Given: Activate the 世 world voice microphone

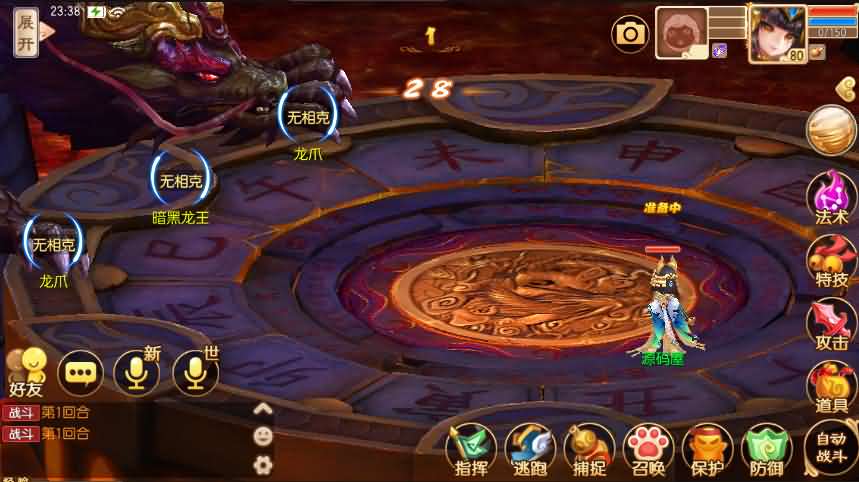Looking at the screenshot, I should [x=196, y=373].
